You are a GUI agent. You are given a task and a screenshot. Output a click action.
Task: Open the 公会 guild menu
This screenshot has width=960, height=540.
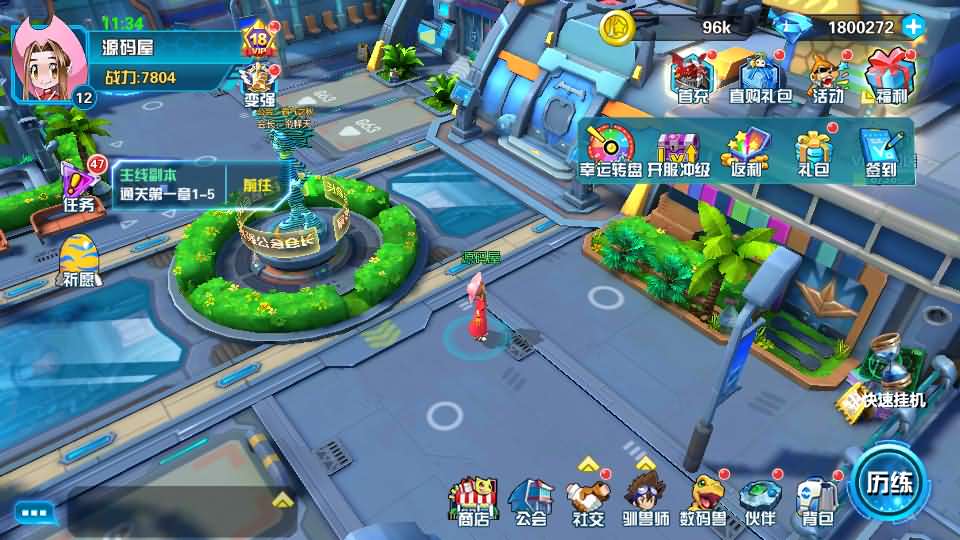point(530,502)
